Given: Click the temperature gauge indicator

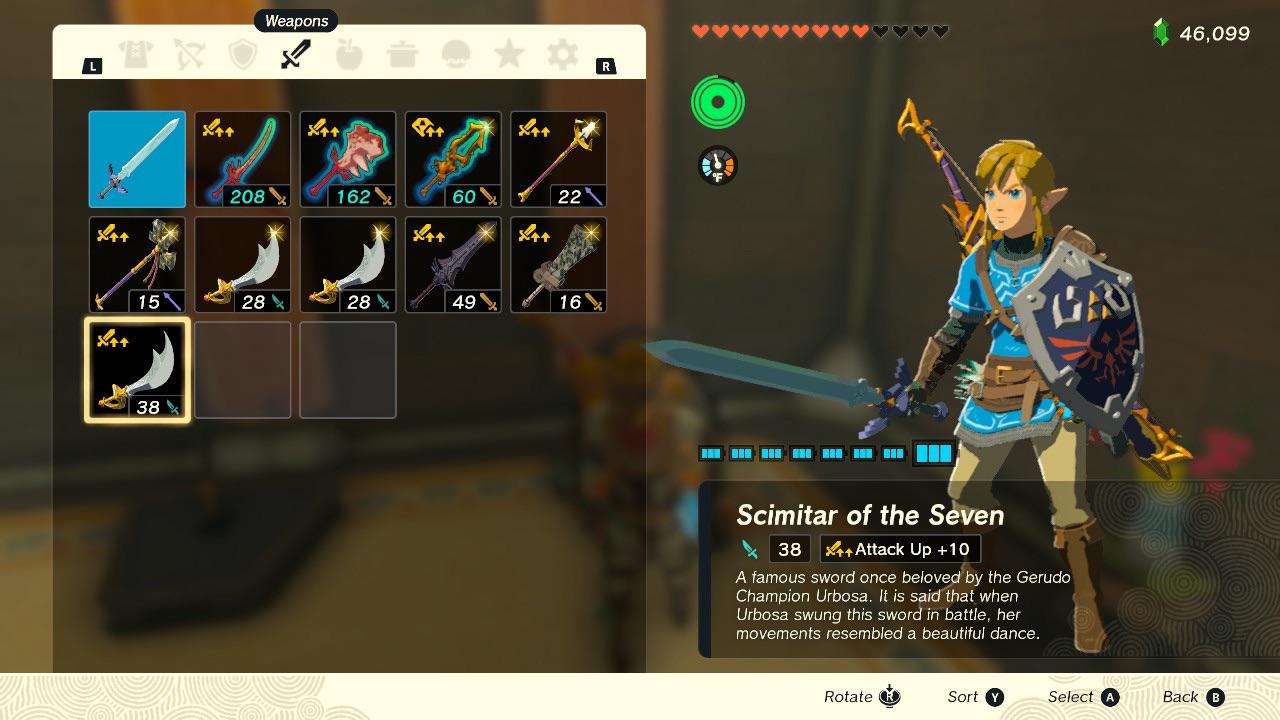Looking at the screenshot, I should point(716,165).
